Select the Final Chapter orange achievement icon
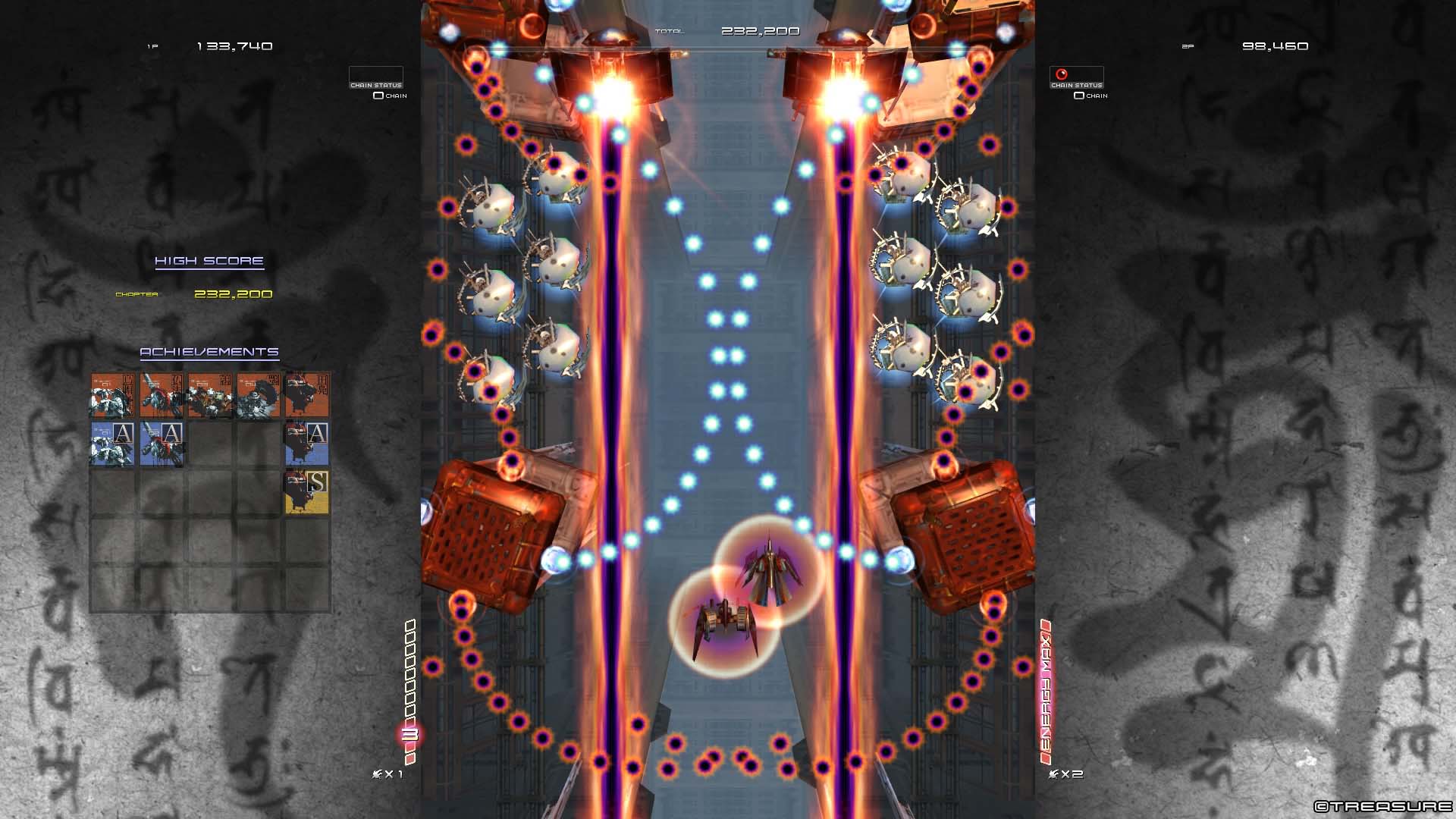 click(307, 394)
